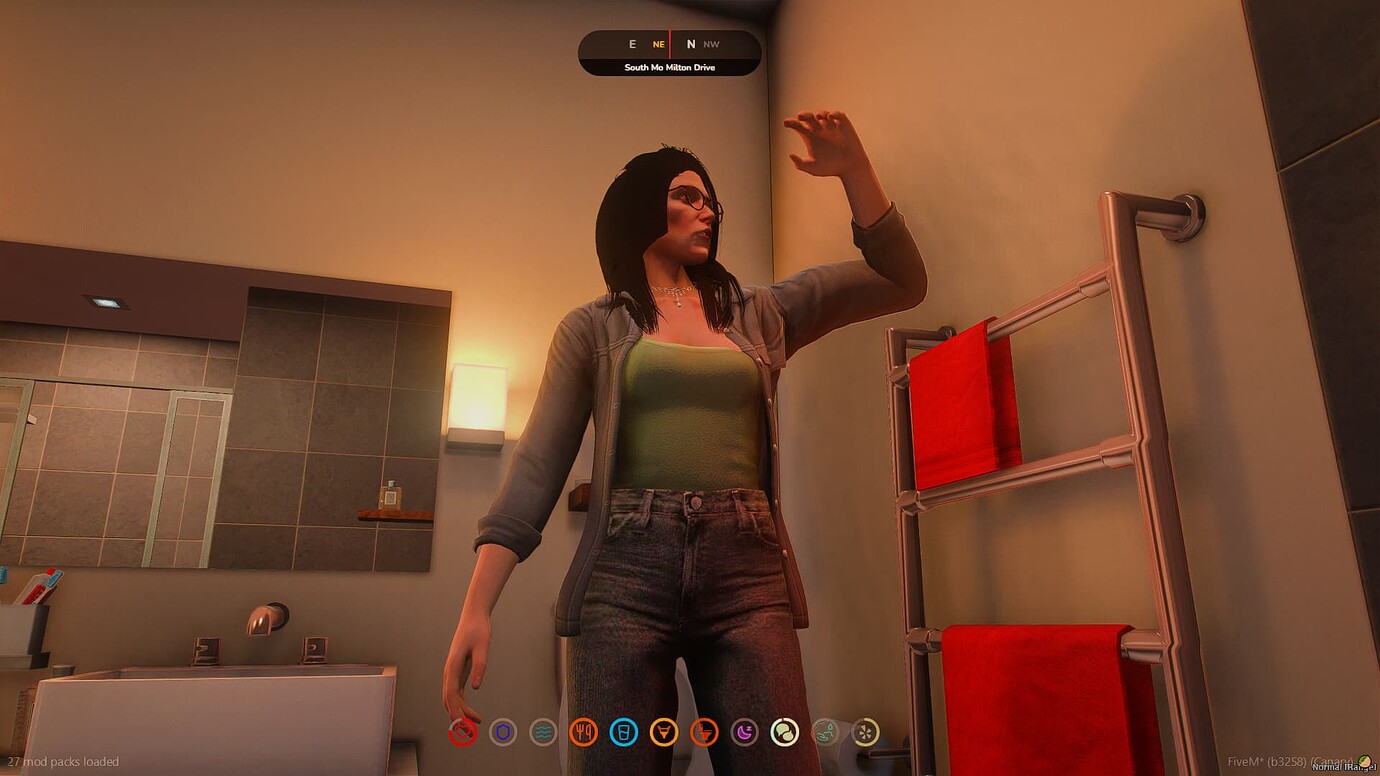The width and height of the screenshot is (1380, 776).
Task: Select the stress fan status icon
Action: pos(866,732)
